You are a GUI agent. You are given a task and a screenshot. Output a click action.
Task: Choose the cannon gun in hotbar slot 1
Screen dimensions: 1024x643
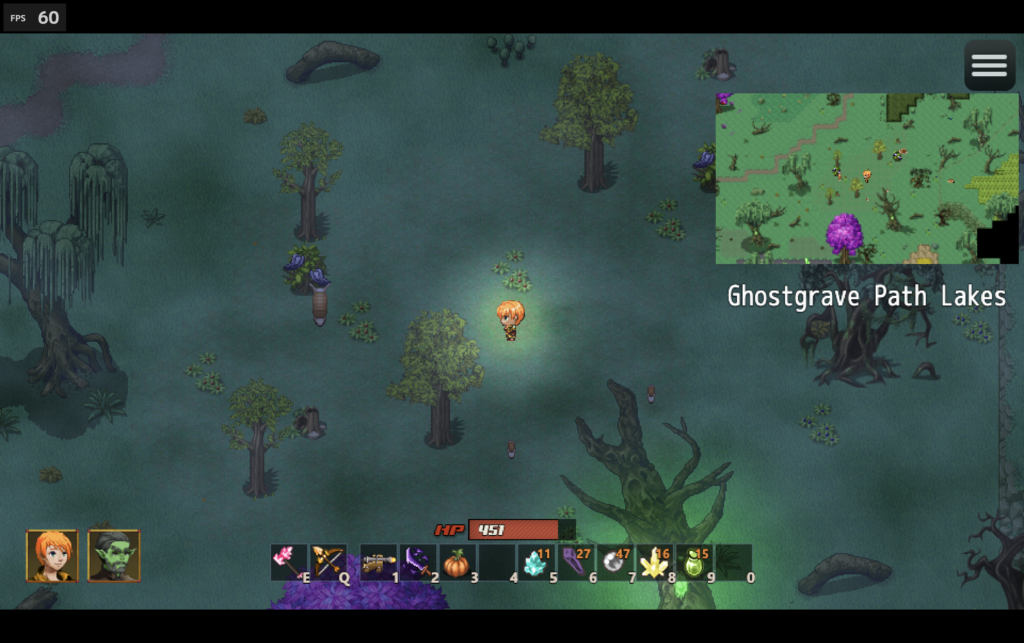pyautogui.click(x=378, y=562)
